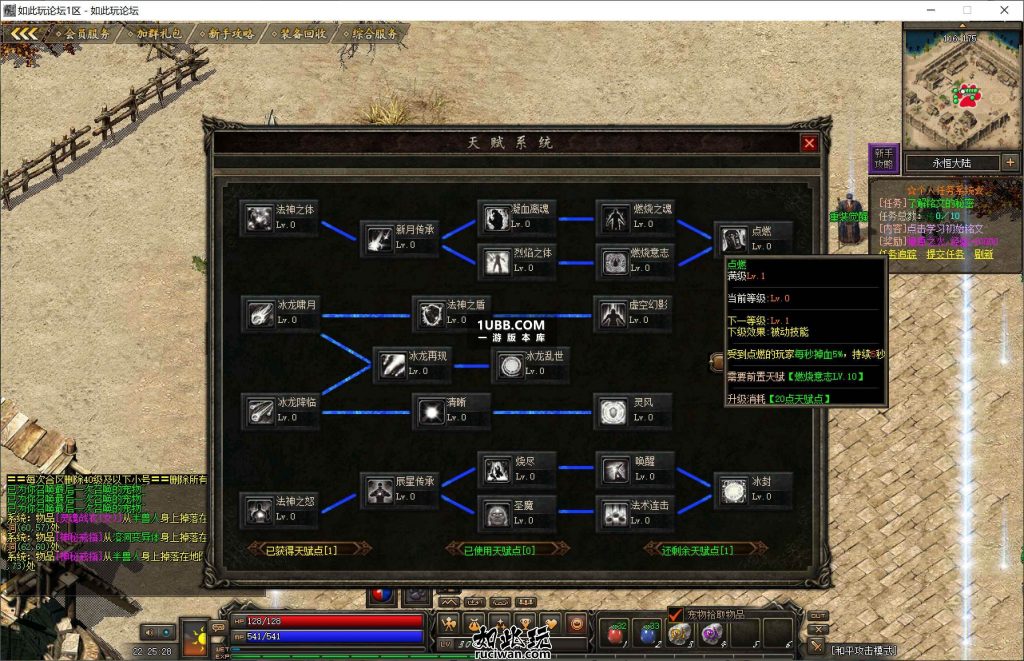1024x661 pixels.
Task: Pick the 烈焰之体 talent node
Action: pos(497,261)
